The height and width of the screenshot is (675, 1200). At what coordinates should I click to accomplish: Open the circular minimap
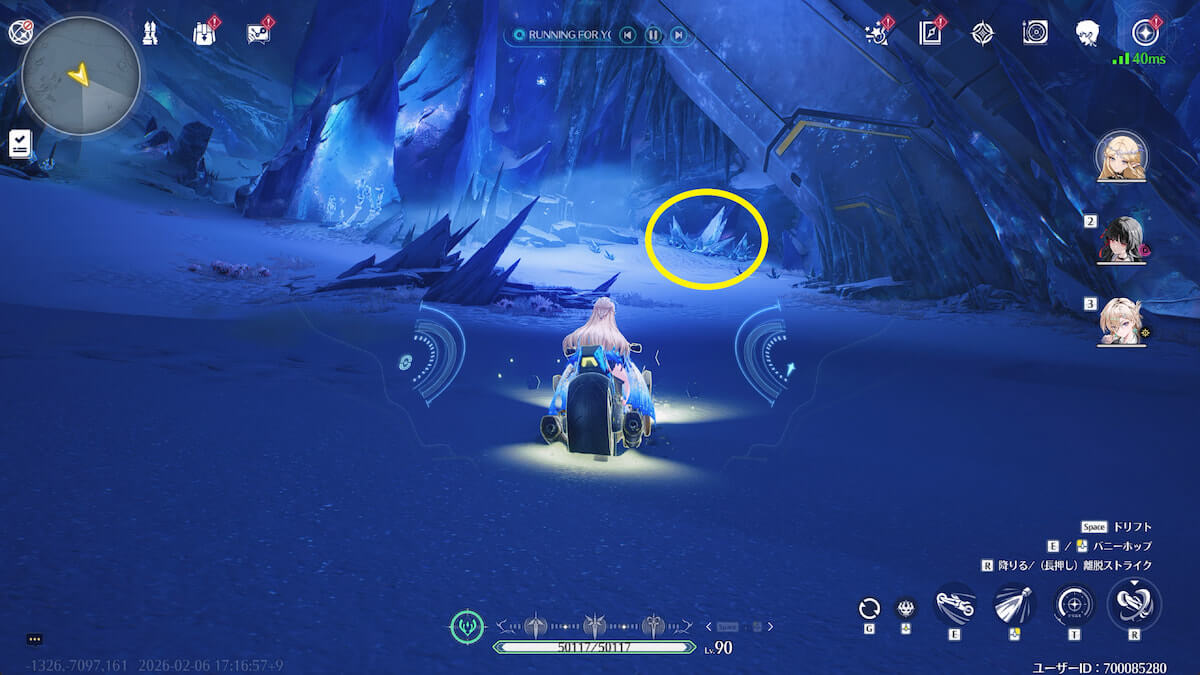point(81,76)
